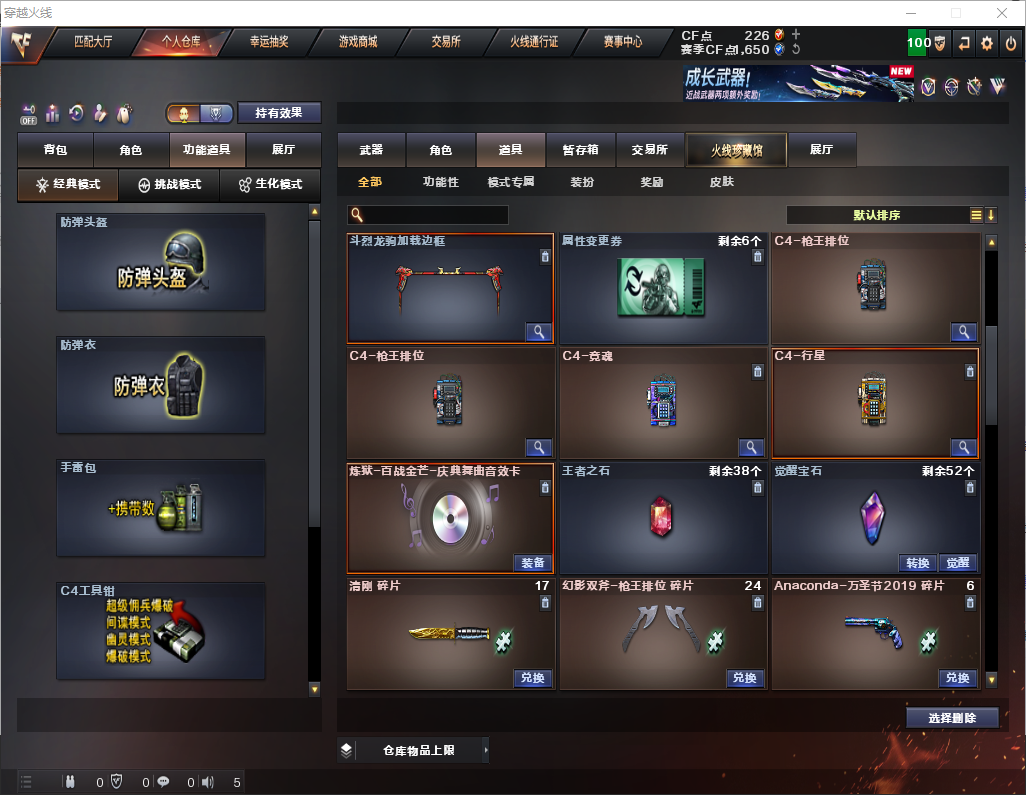This screenshot has width=1026, height=795.
Task: Click the 持有效果 button
Action: click(279, 113)
